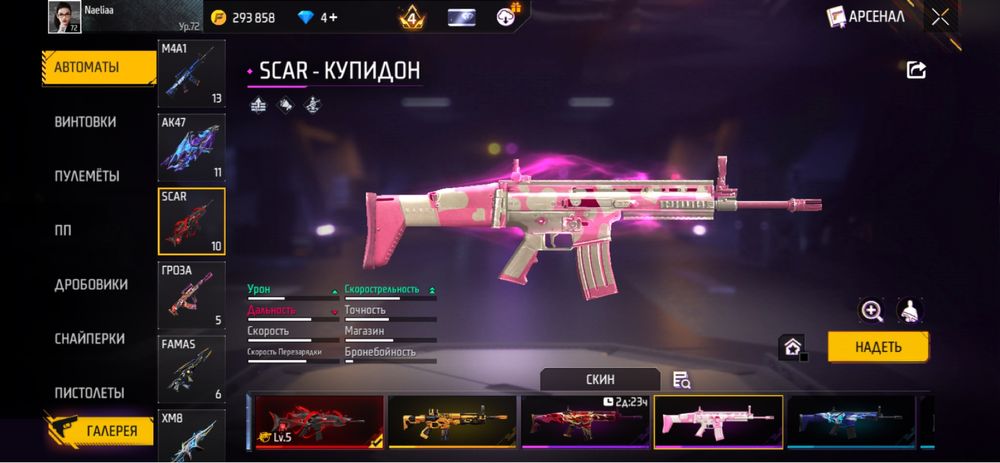Open the Пистолеты category
Viewport: 1000px width, 463px height.
pos(89,393)
